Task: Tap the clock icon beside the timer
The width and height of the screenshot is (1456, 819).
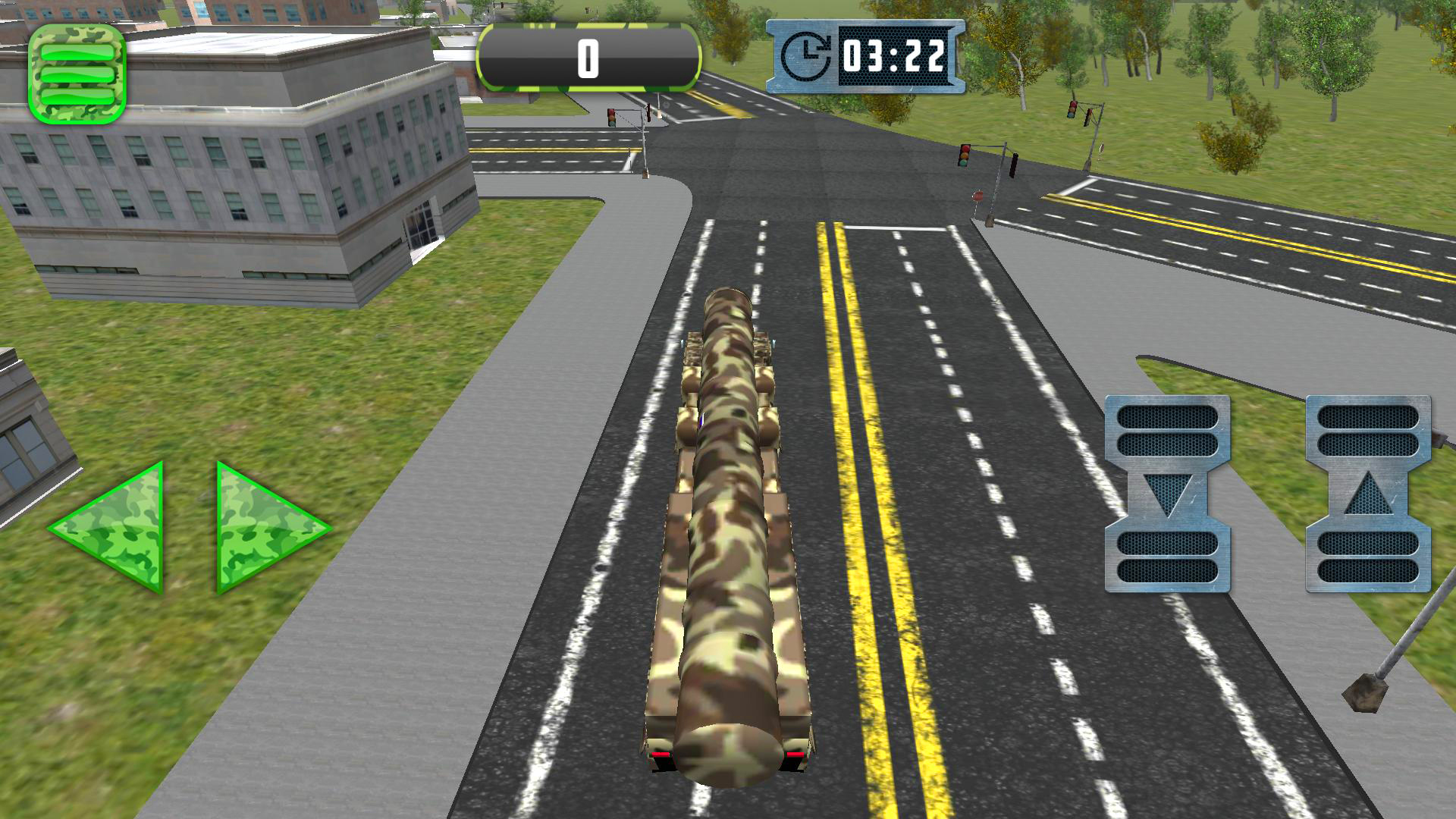Action: coord(808,55)
